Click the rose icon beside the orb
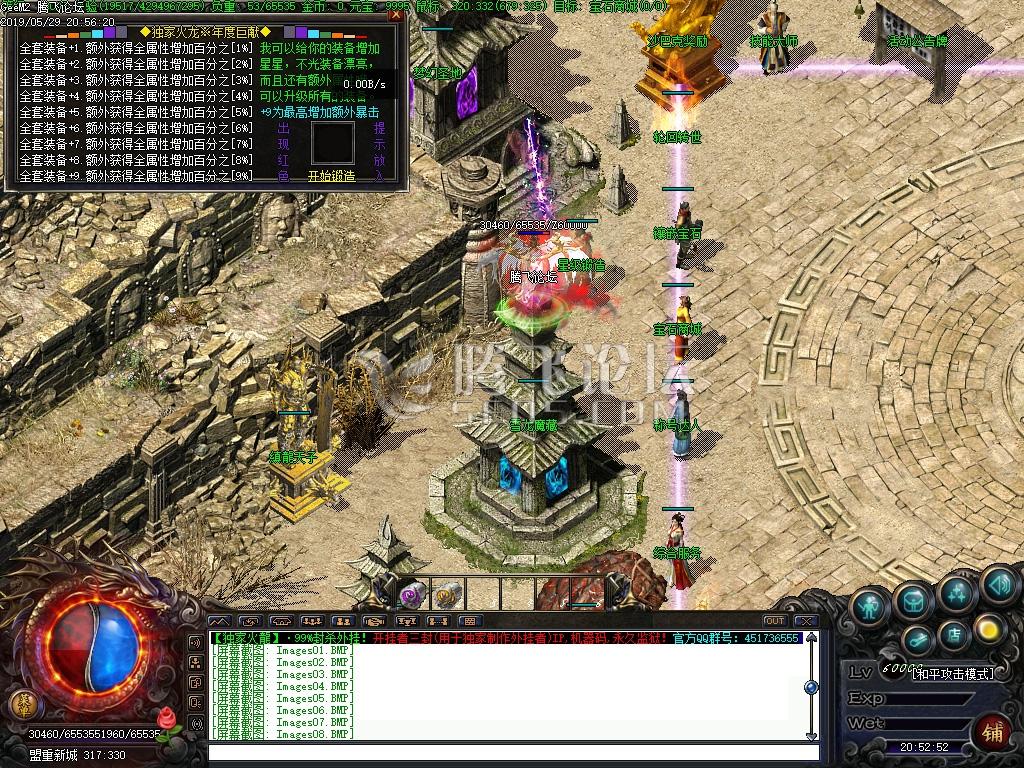The image size is (1024, 768). [168, 719]
